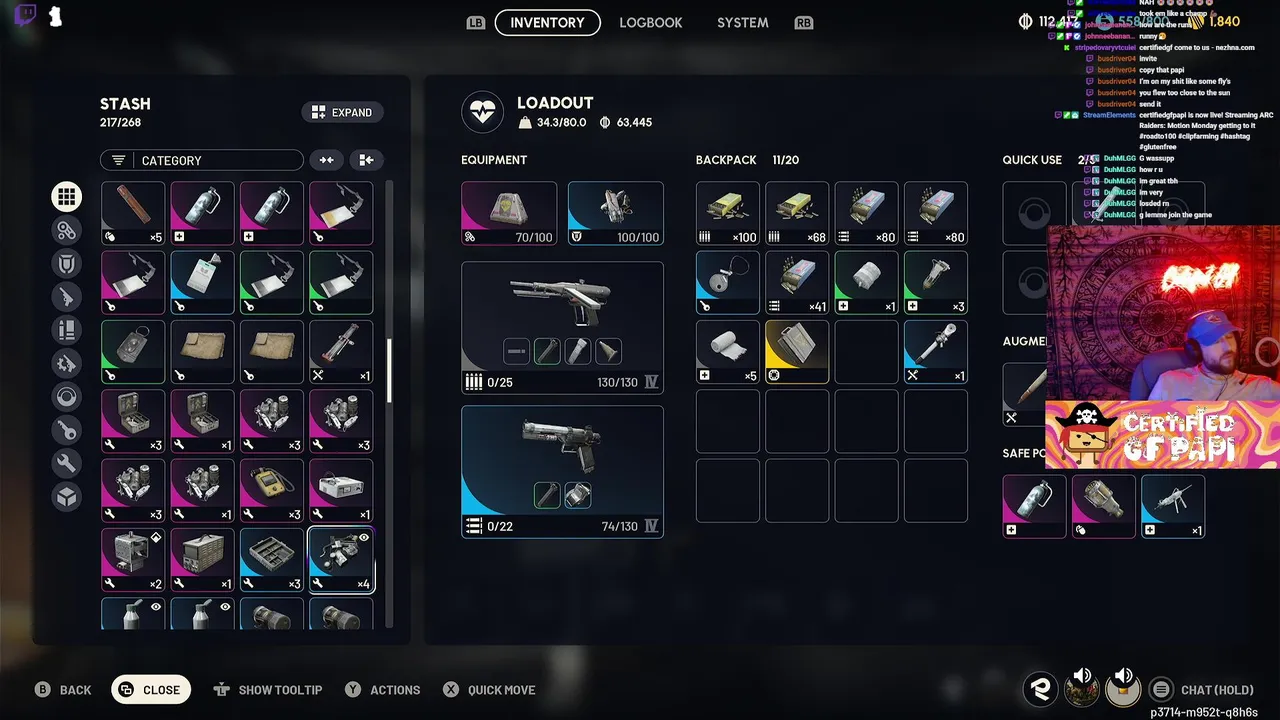Image resolution: width=1280 pixels, height=720 pixels.
Task: Select the backpack ammo stack of 68
Action: [797, 213]
